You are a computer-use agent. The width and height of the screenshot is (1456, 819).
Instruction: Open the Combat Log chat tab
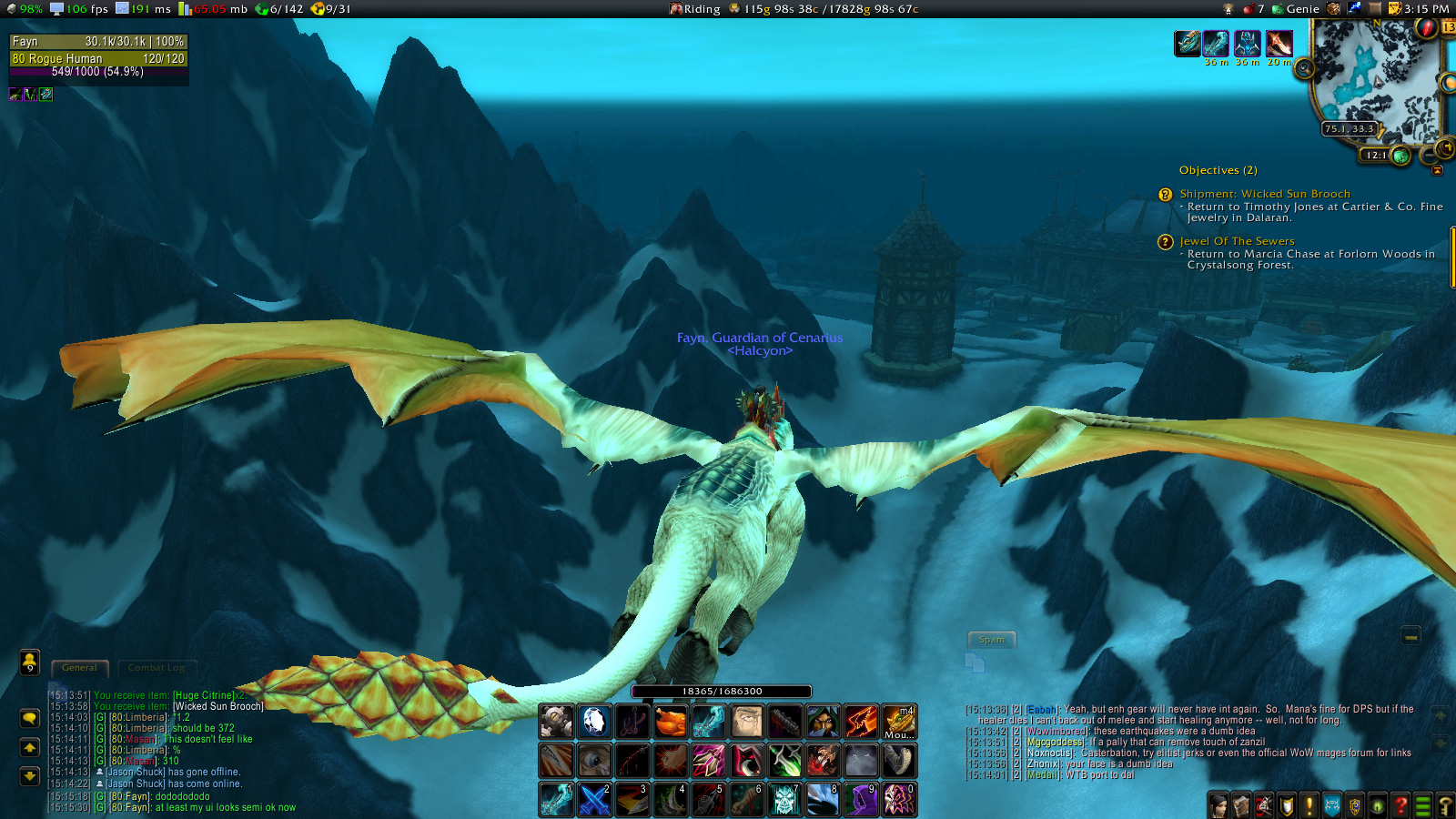(x=156, y=668)
